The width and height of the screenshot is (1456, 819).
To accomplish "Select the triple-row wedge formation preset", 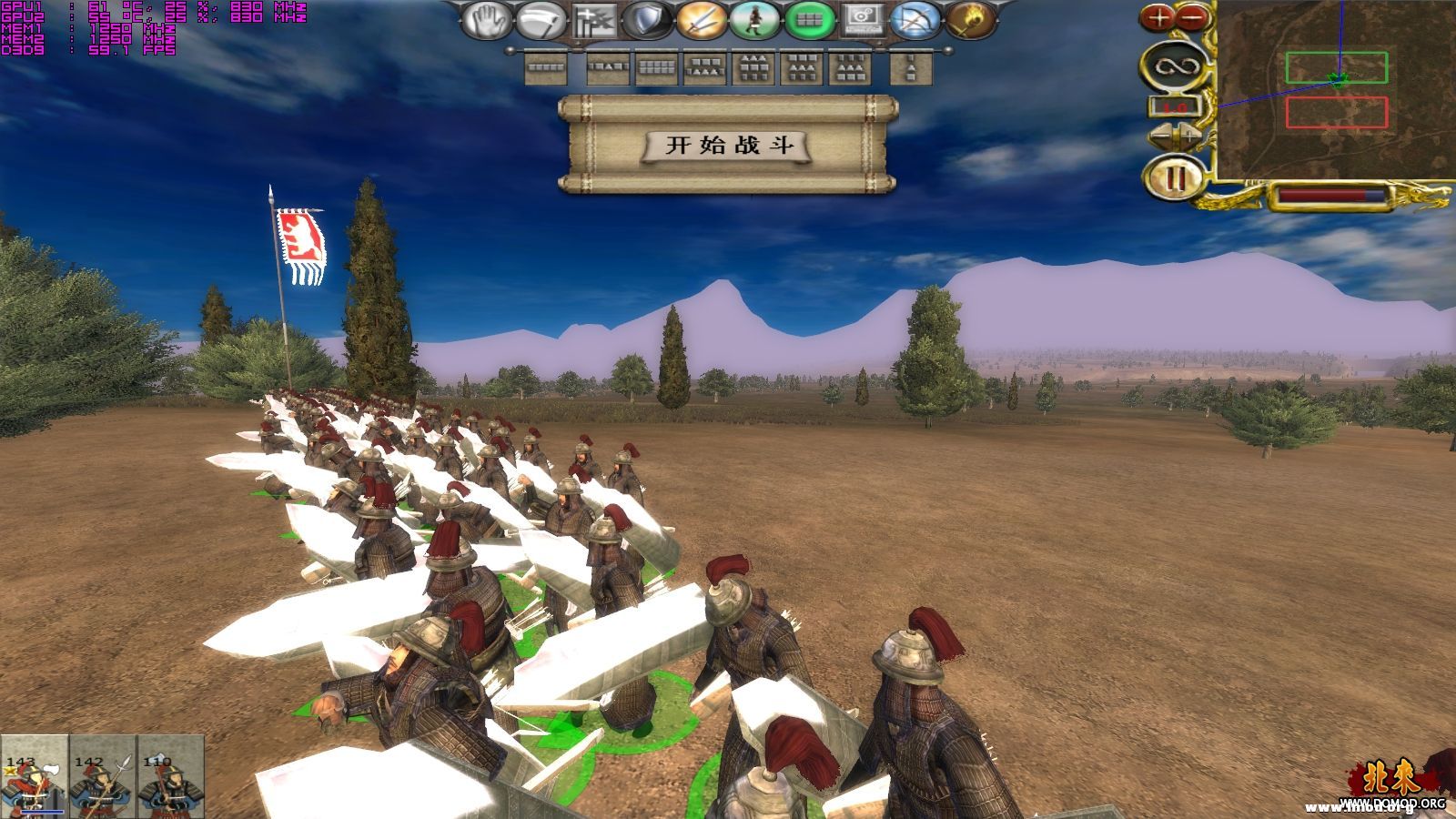I will pos(754,68).
